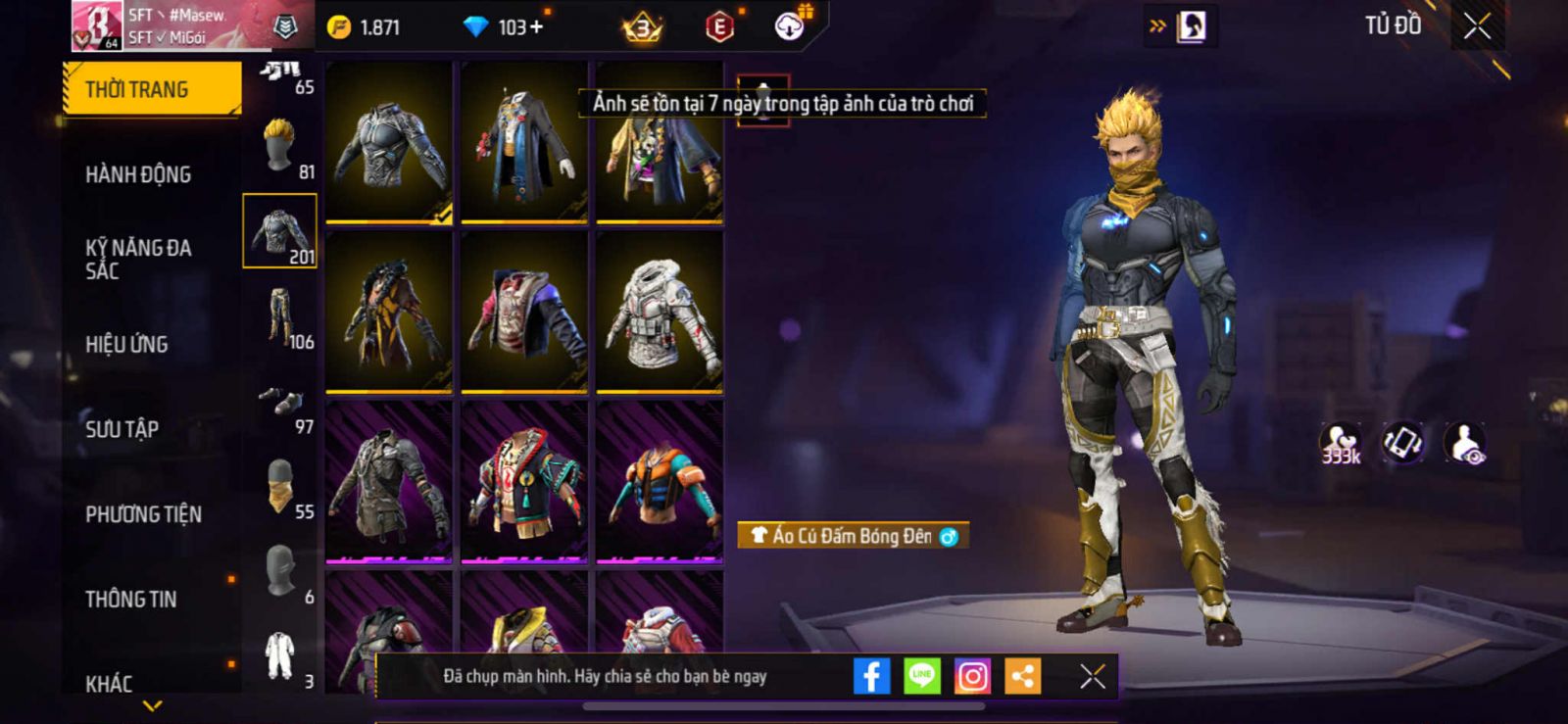Screen dimensions: 1568x724
Task: Add more diamonds with the plus
Action: (535, 26)
